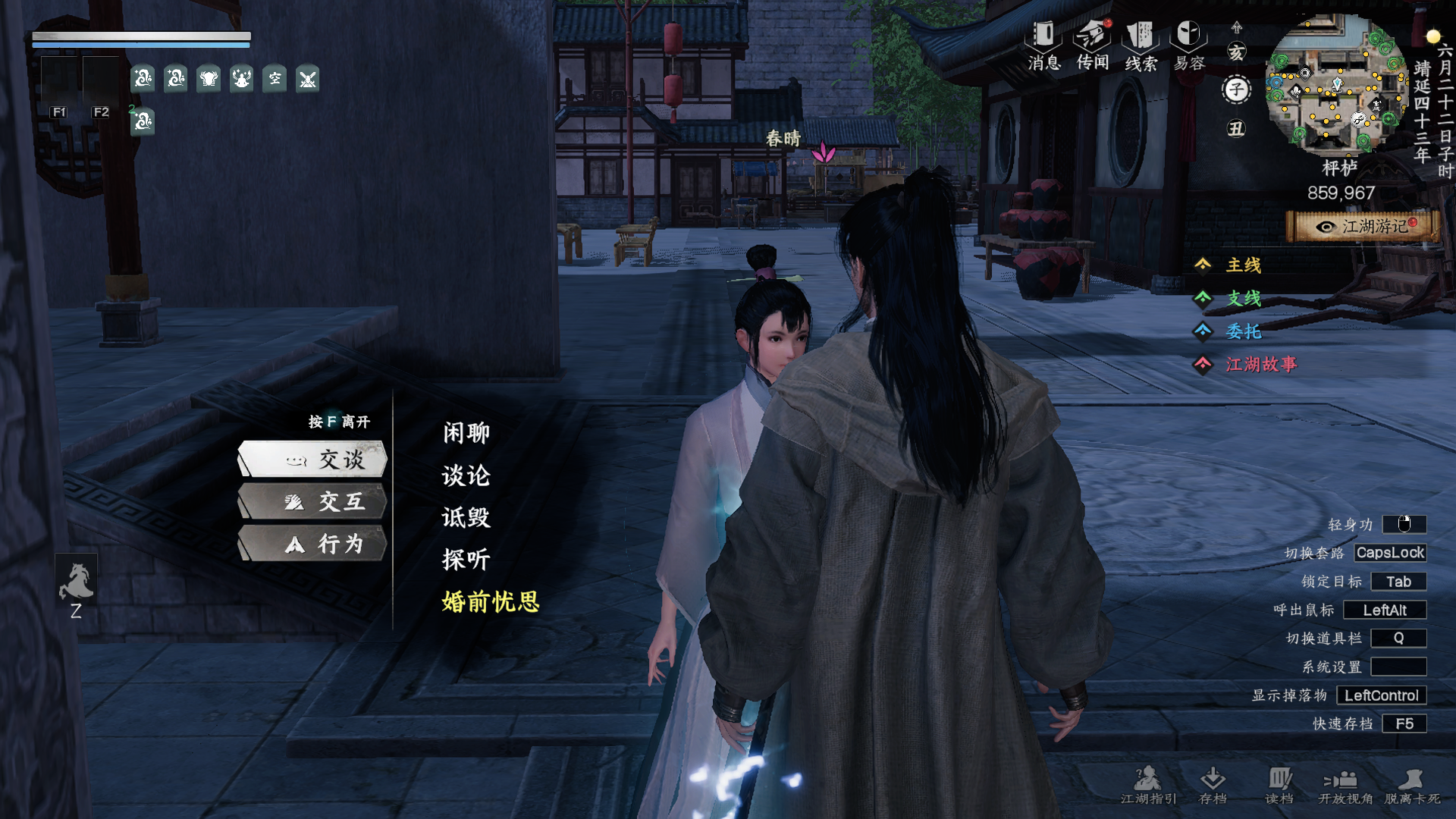Choose the 谈论 discuss option

click(466, 475)
